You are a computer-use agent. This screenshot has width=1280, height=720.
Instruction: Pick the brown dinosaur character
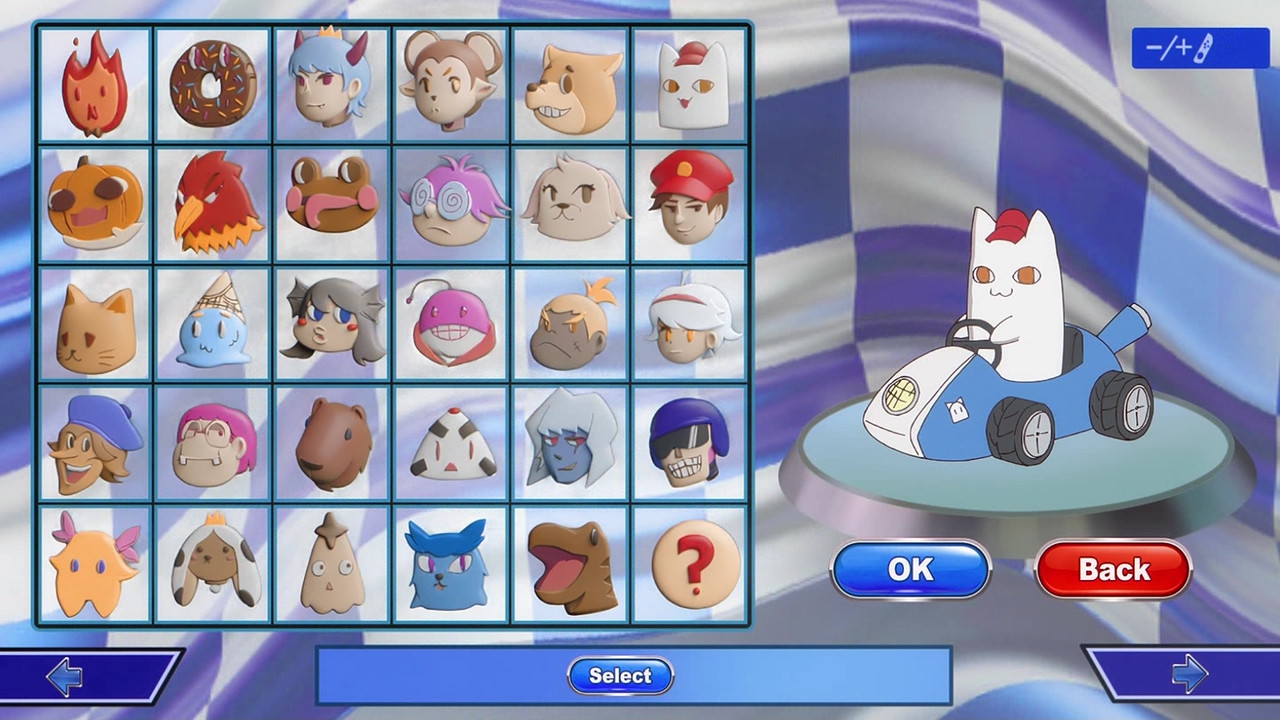pos(571,564)
